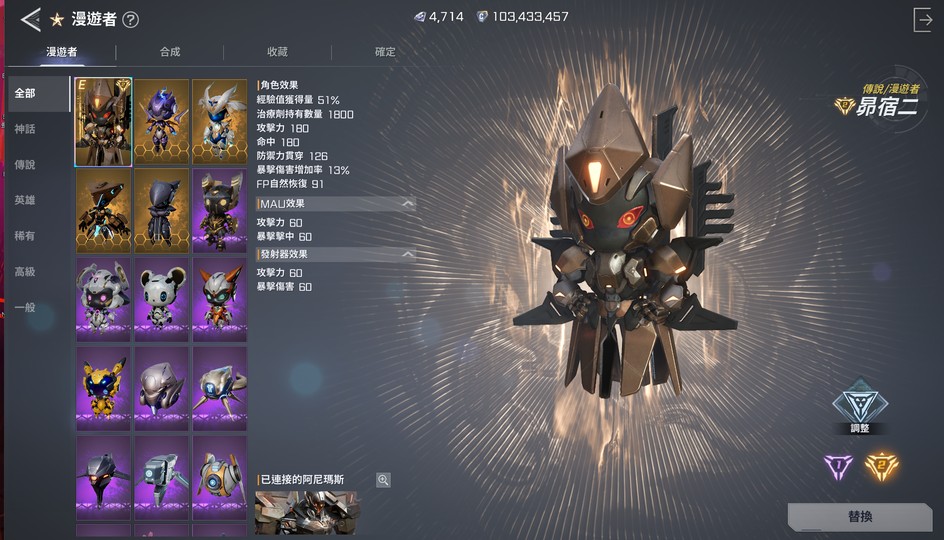Filter list by 高級 rarity
Viewport: 944px width, 540px height.
click(x=25, y=271)
